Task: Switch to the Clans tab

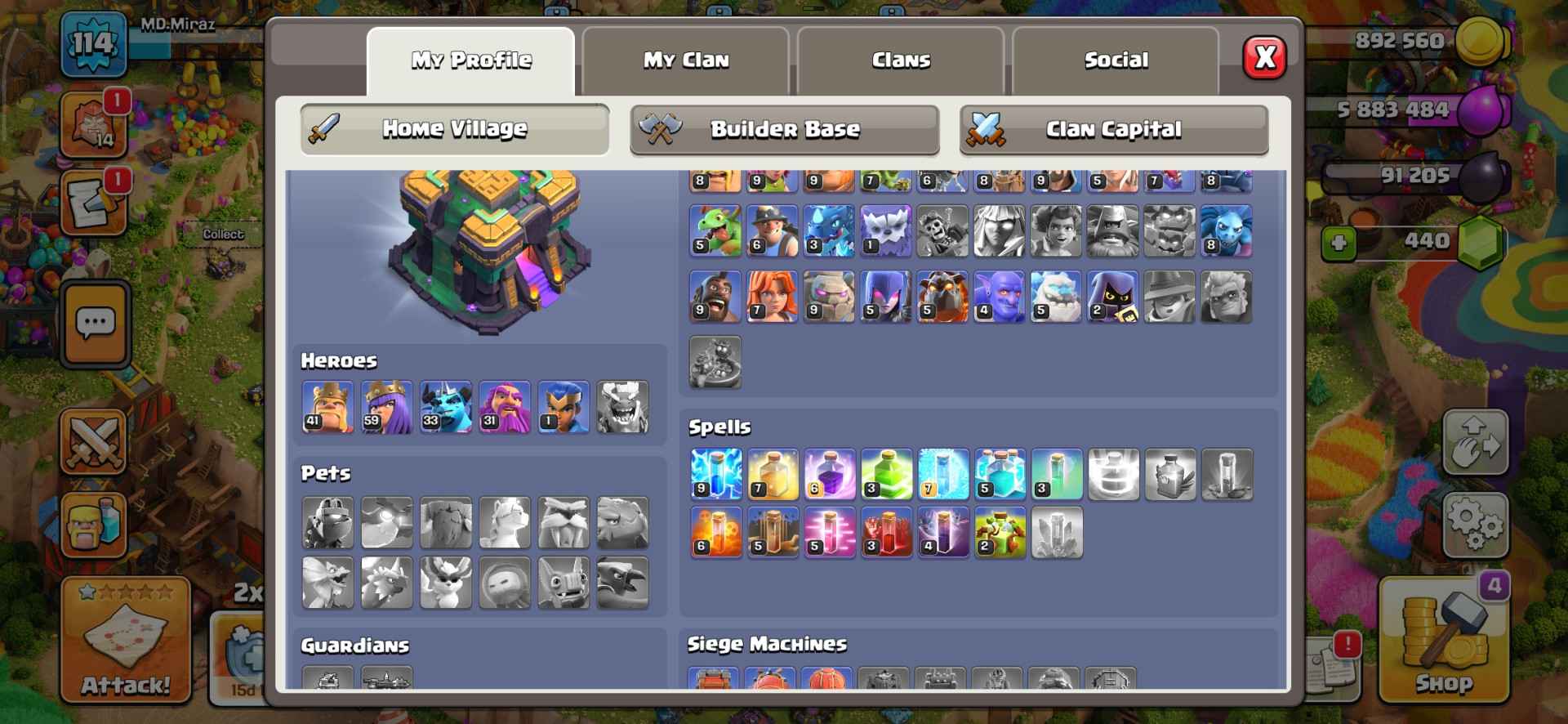Action: pyautogui.click(x=901, y=59)
